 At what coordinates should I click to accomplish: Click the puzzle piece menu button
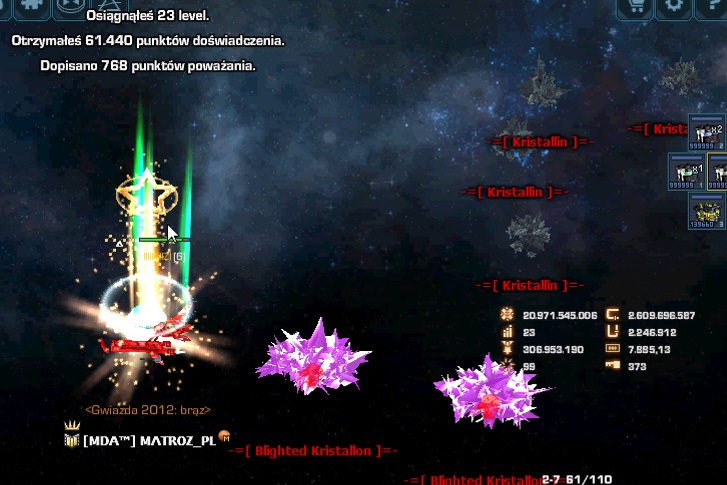click(x=29, y=5)
